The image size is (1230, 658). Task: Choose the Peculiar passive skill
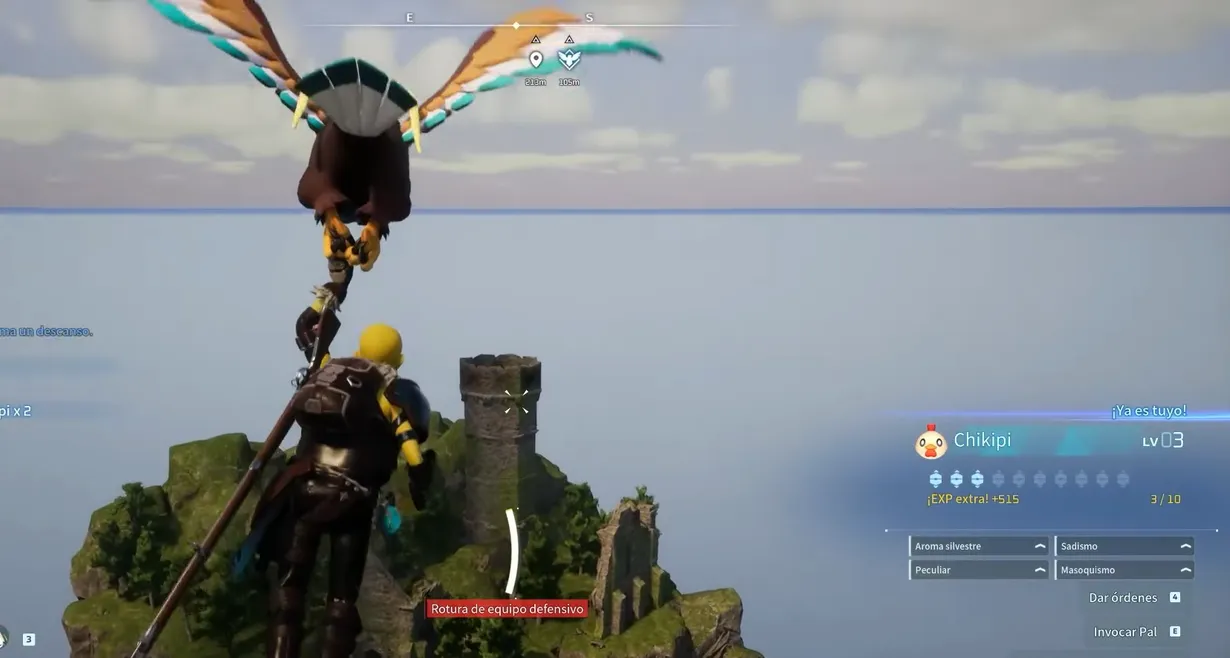point(979,570)
